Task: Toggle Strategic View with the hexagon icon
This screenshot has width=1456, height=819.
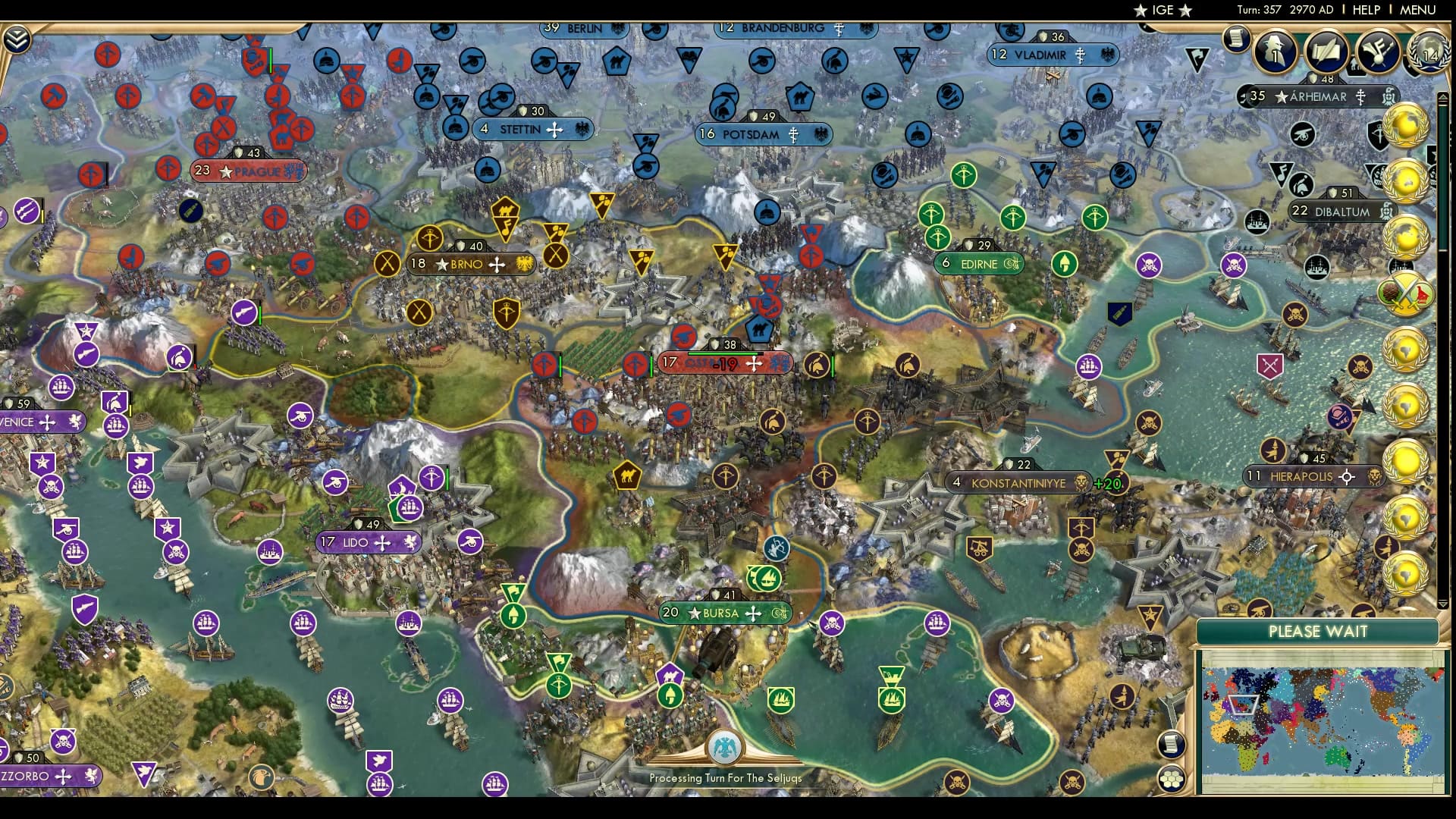Action: pos(1172,779)
